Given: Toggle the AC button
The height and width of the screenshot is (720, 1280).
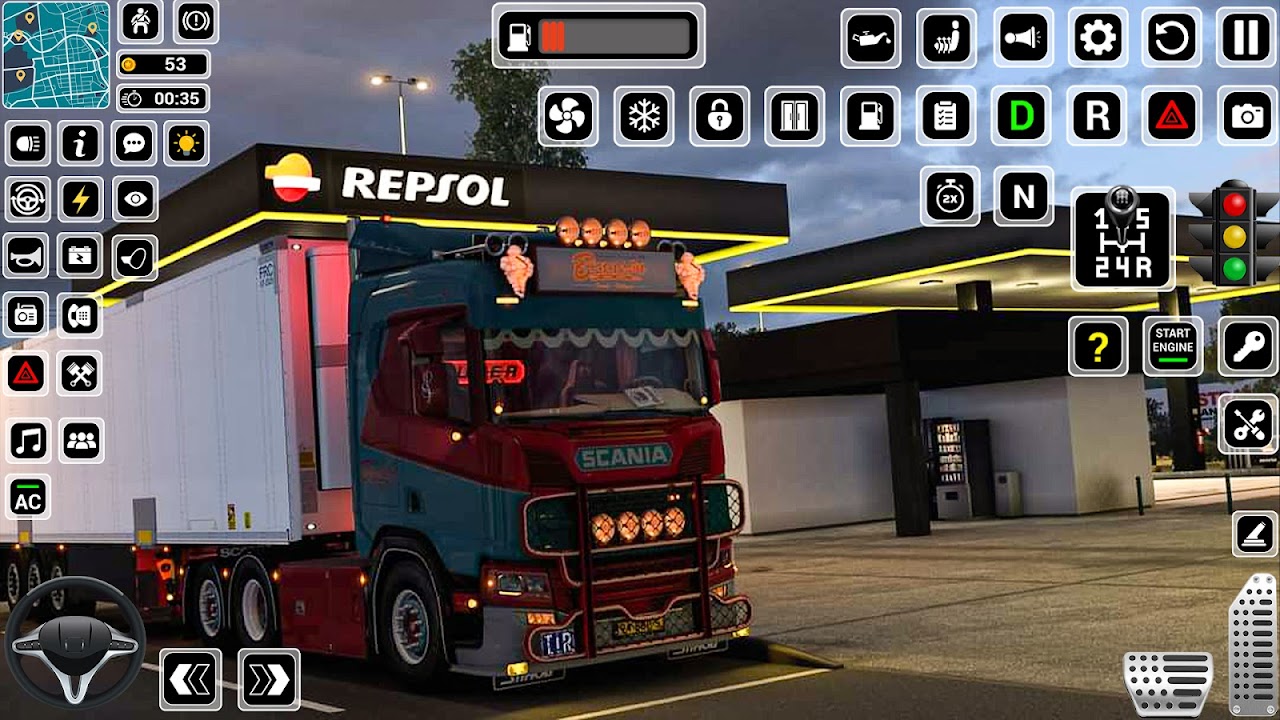Looking at the screenshot, I should [28, 497].
